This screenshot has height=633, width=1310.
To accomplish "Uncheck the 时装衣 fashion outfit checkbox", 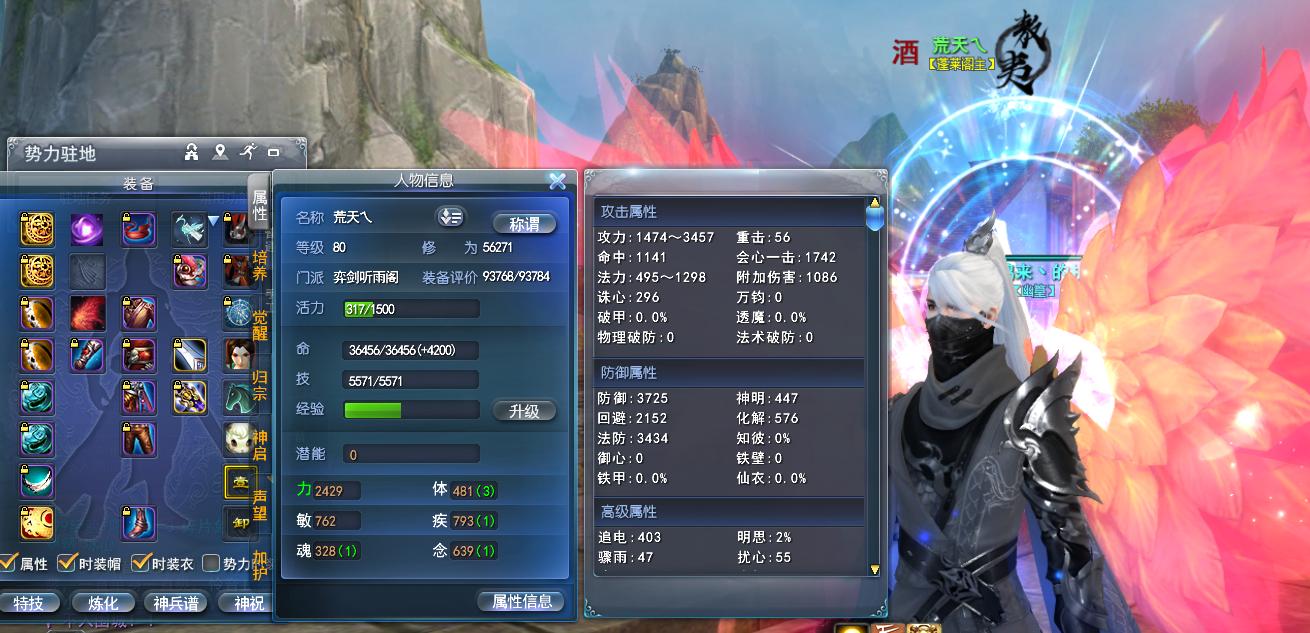I will pyautogui.click(x=141, y=563).
